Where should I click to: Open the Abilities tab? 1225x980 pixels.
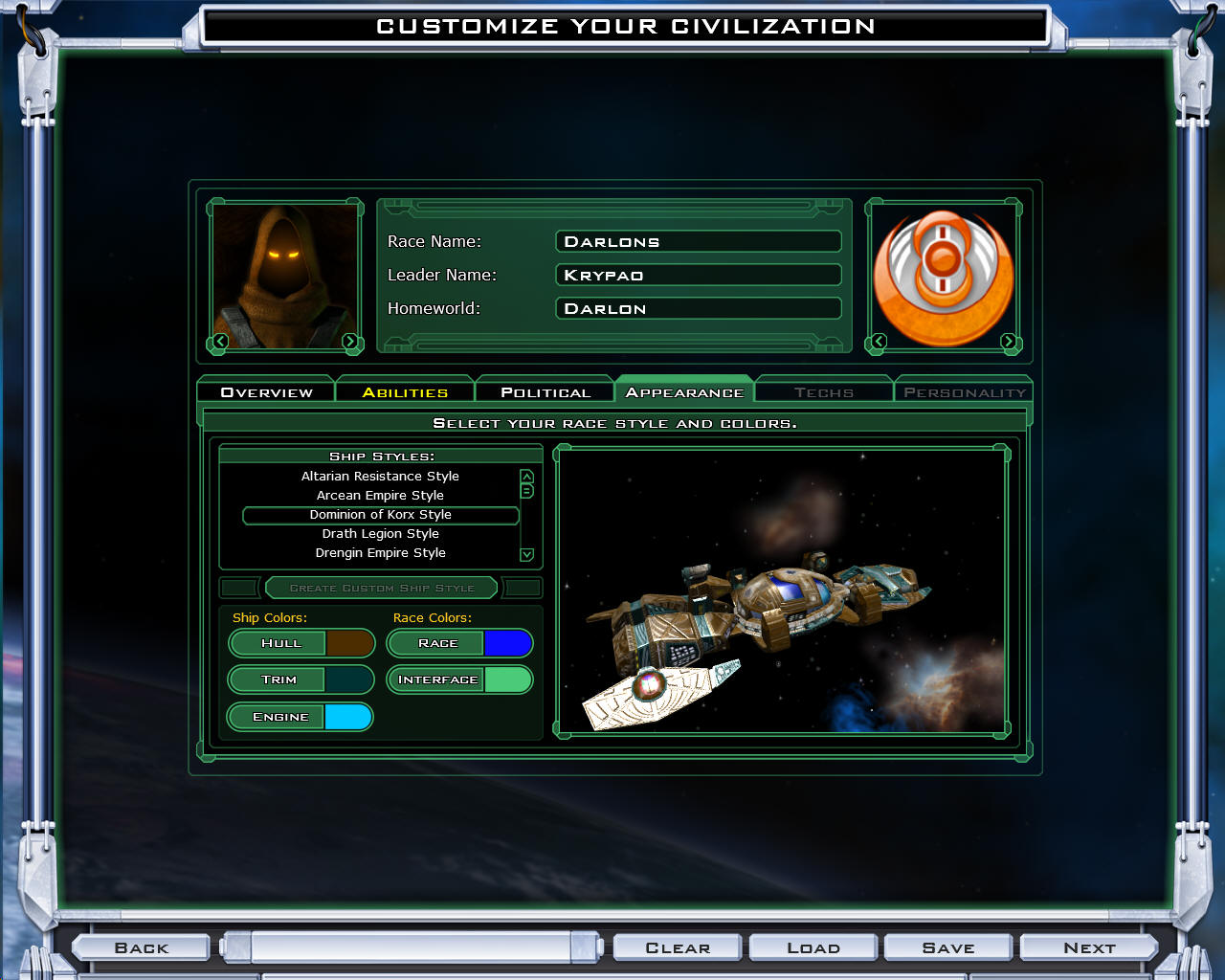(x=405, y=392)
